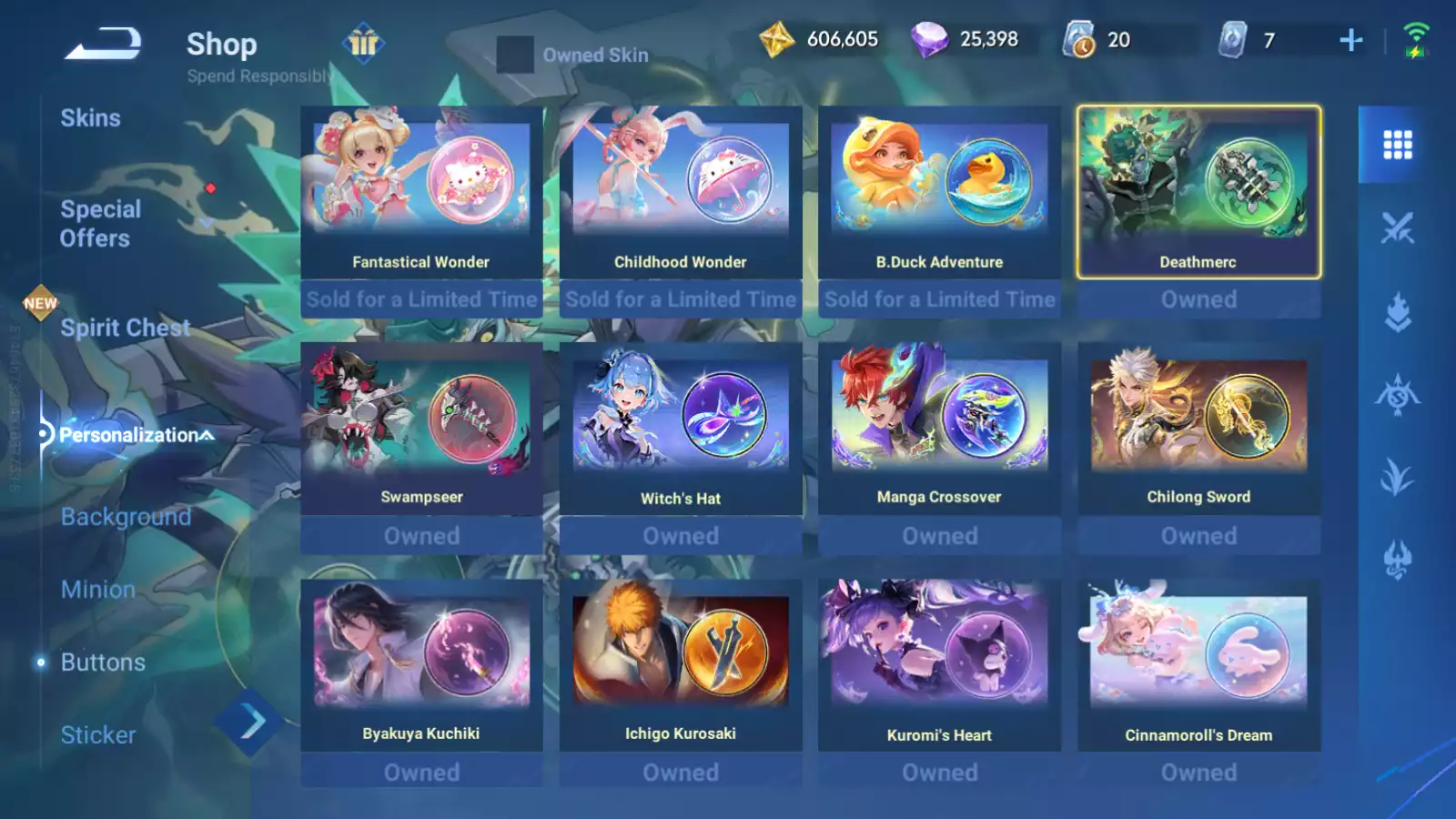The height and width of the screenshot is (819, 1456).
Task: Go back using the arrow button
Action: [103, 44]
